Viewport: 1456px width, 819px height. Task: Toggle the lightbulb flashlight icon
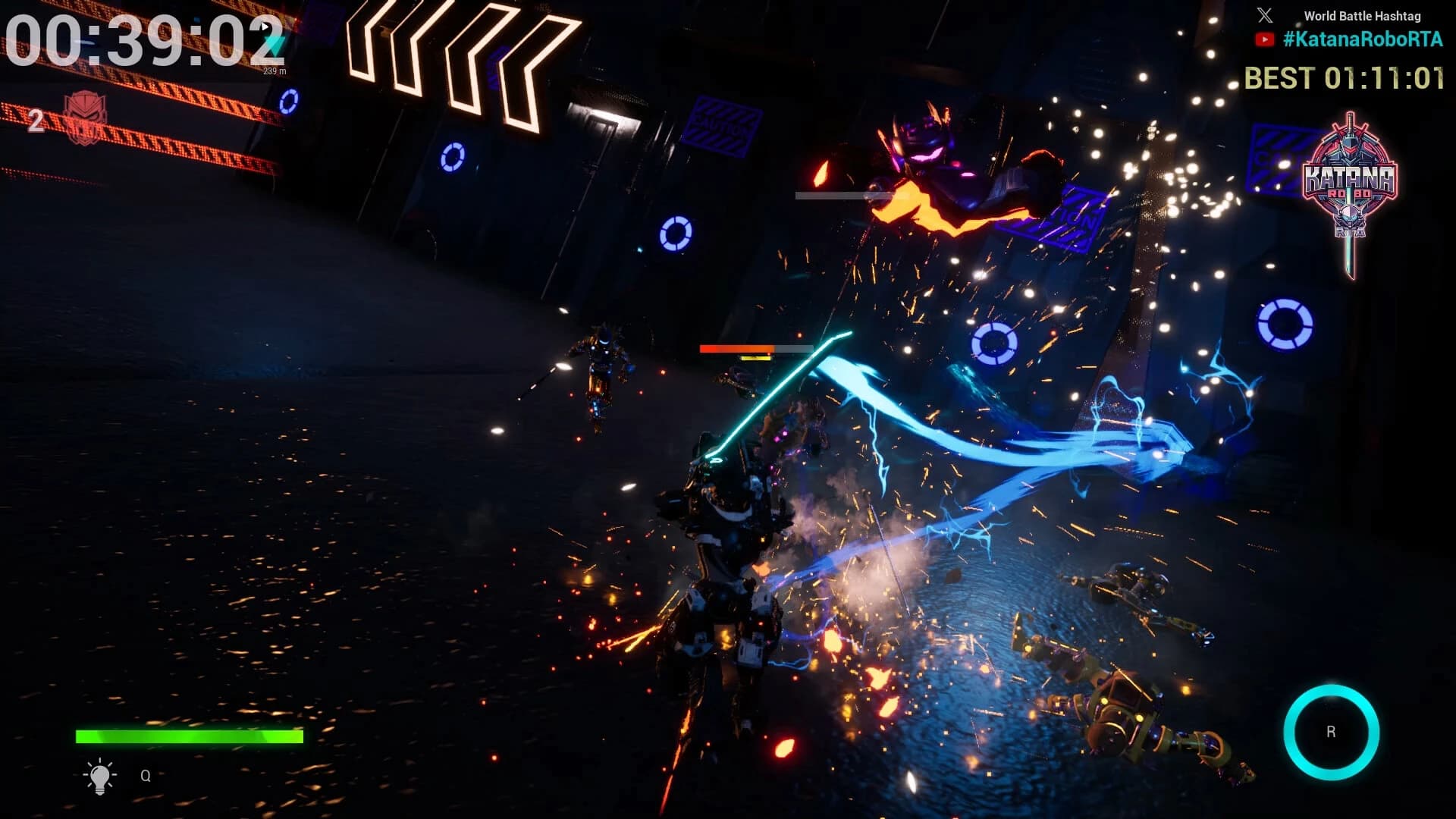point(99,776)
